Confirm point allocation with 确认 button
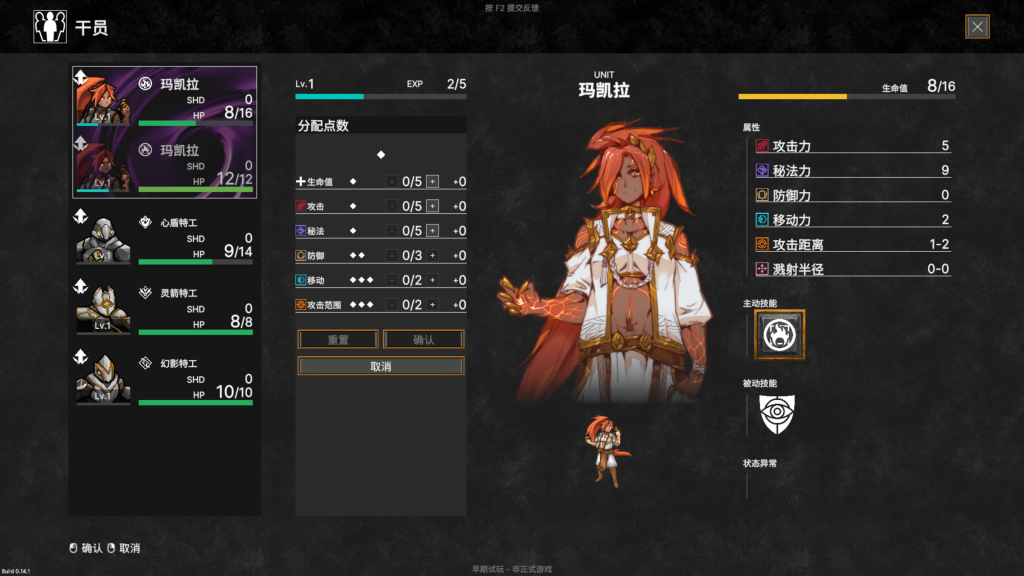Viewport: 1024px width, 576px height. click(x=424, y=339)
